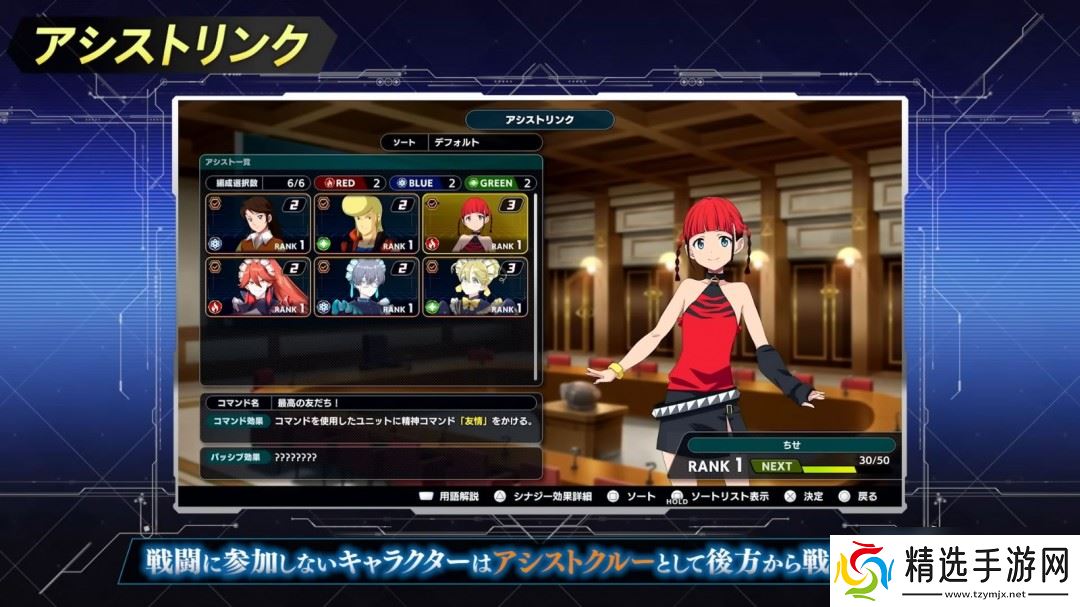Viewport: 1080px width, 607px height.
Task: Click the BLUE synergy counter
Action: [x=424, y=183]
